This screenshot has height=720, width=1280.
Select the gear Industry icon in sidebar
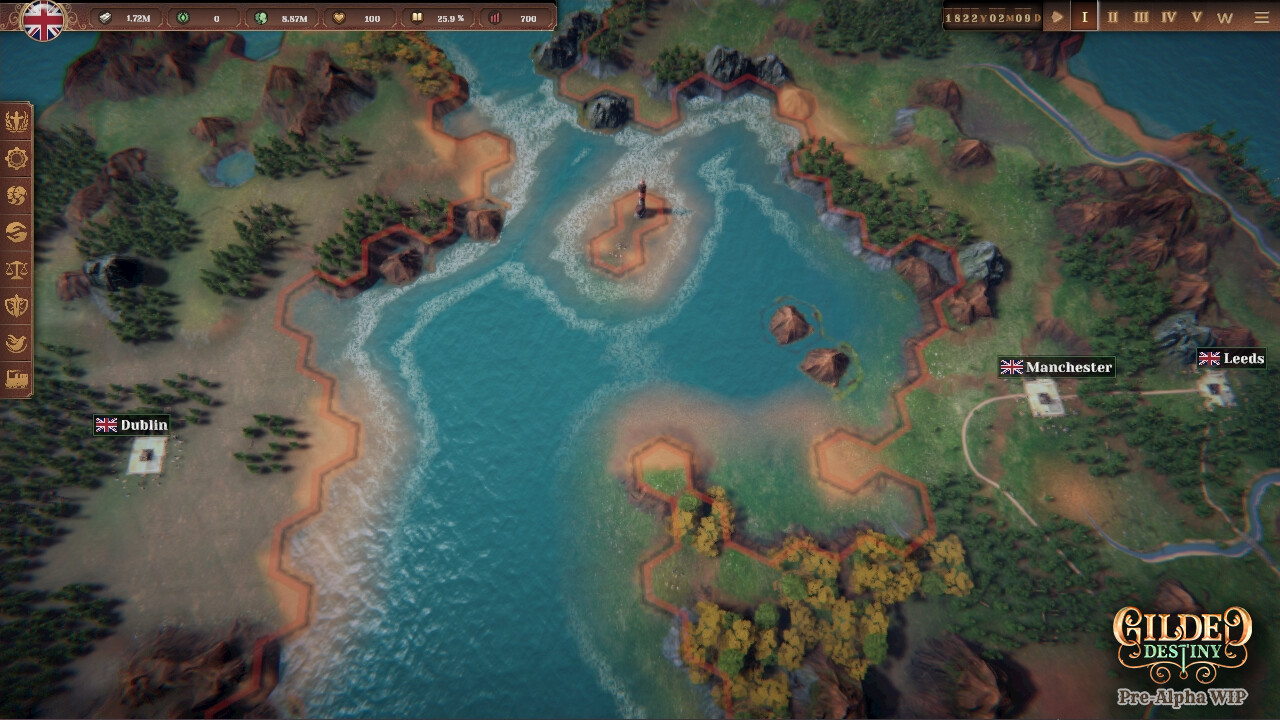(16, 160)
